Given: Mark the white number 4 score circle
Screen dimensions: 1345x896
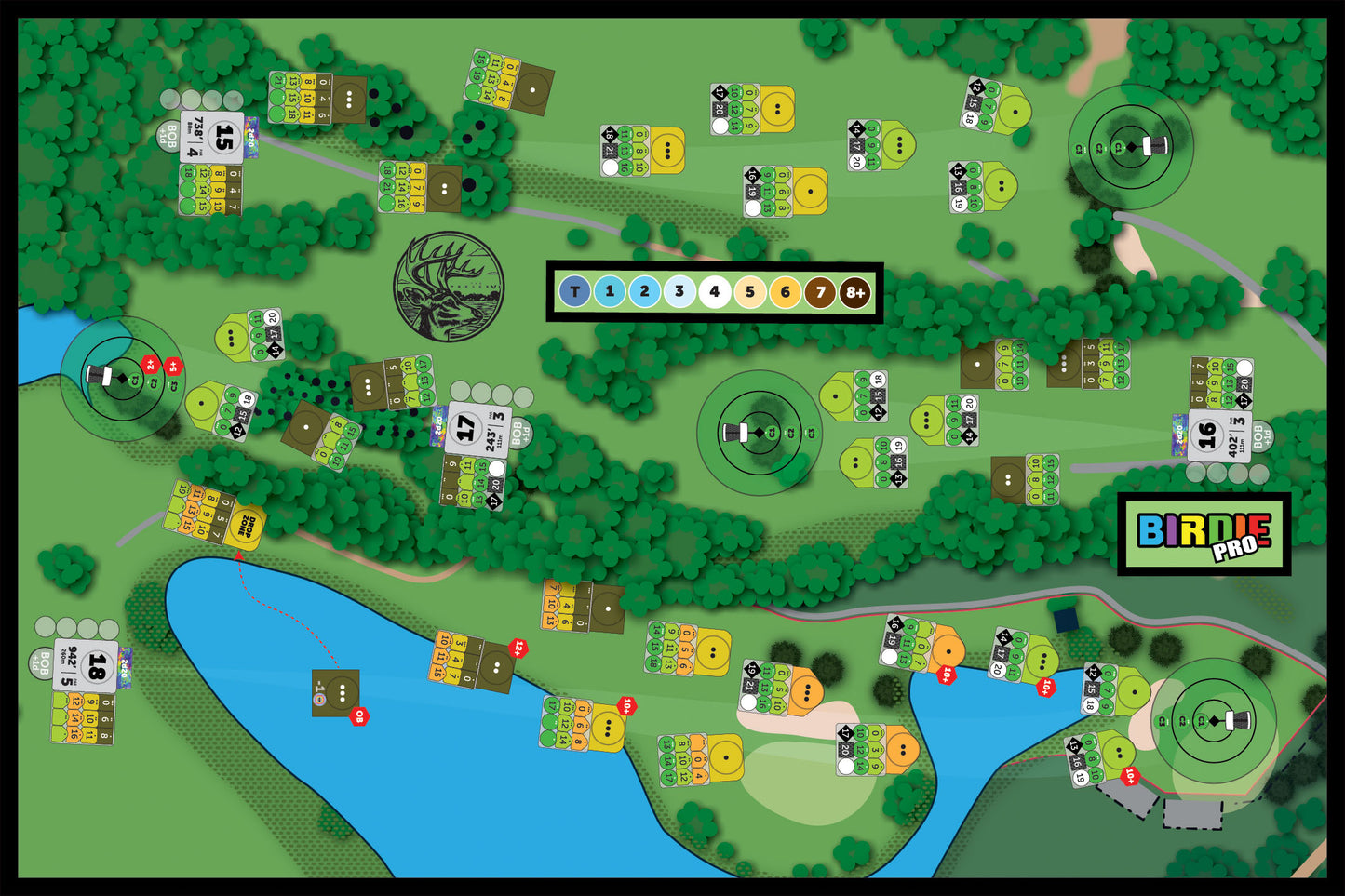Looking at the screenshot, I should pyautogui.click(x=715, y=292).
